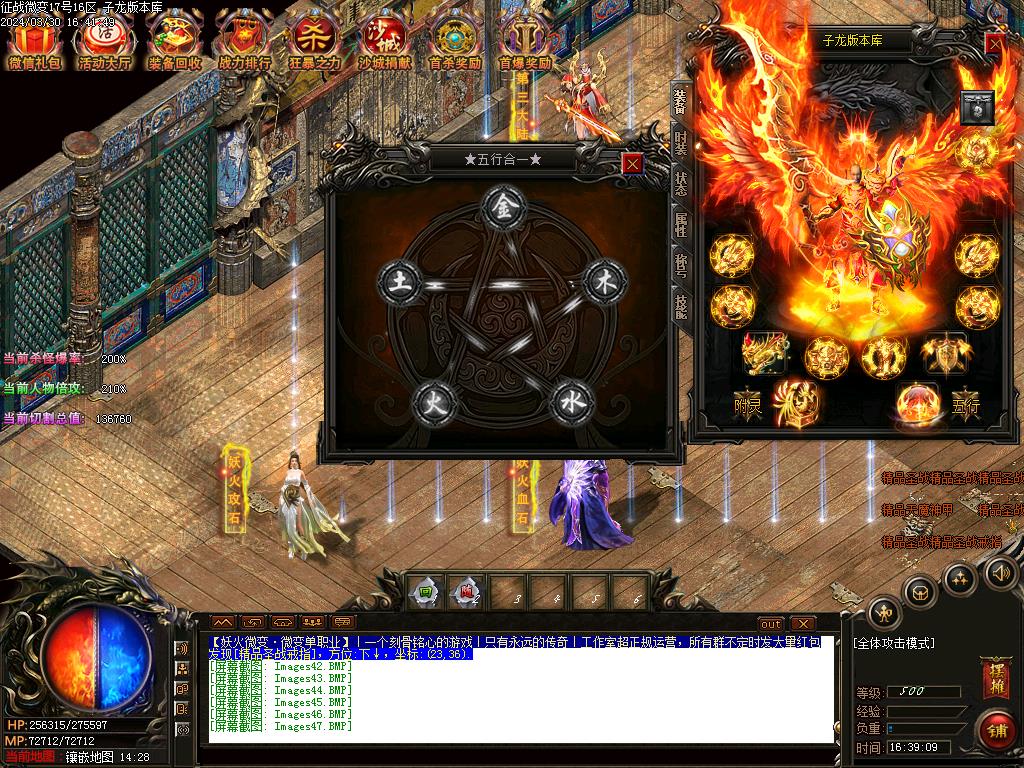Activate the 狂暴之力 berserk power icon
The image size is (1024, 768).
315,40
